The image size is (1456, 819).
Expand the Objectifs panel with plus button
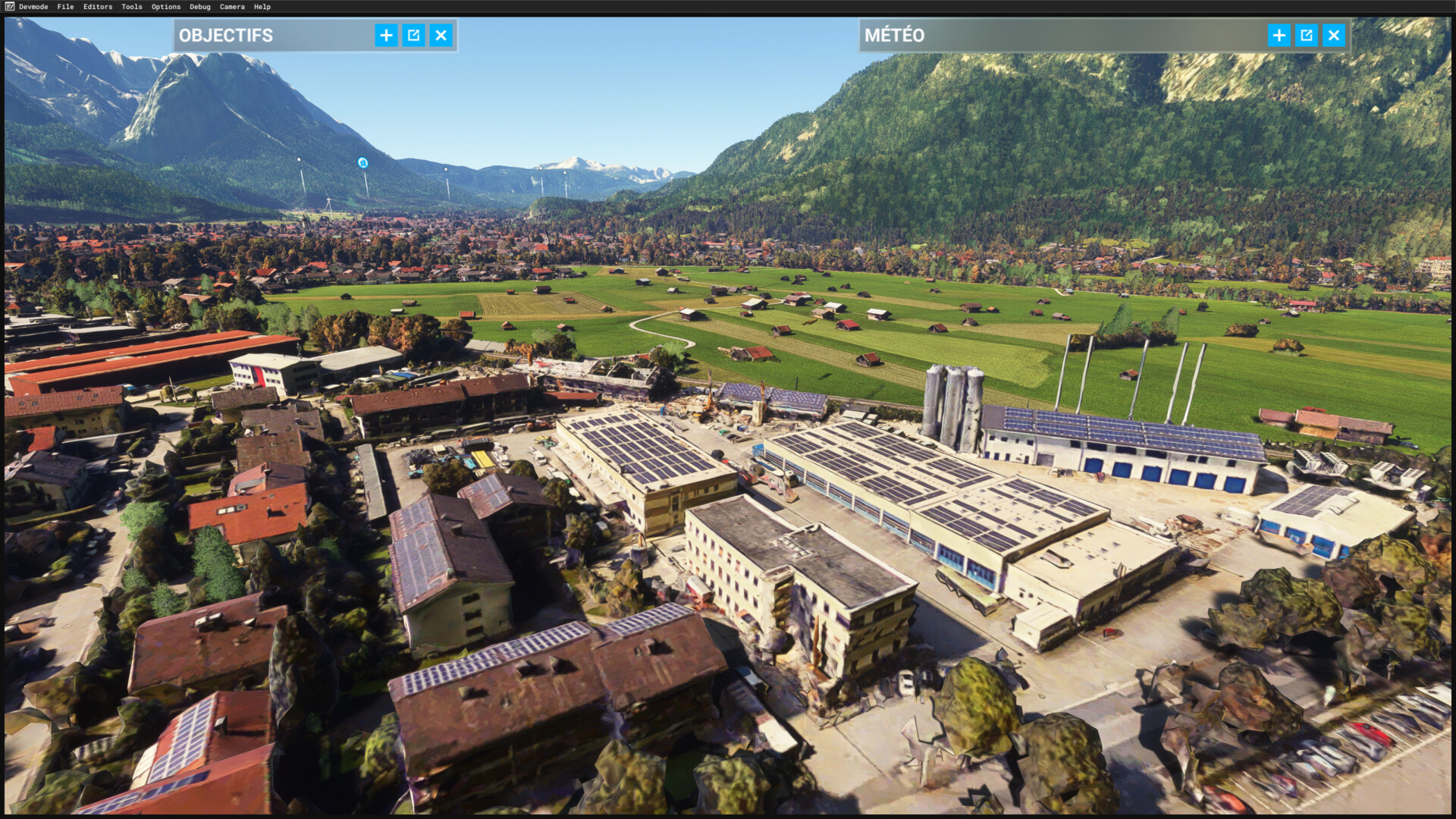pyautogui.click(x=386, y=35)
